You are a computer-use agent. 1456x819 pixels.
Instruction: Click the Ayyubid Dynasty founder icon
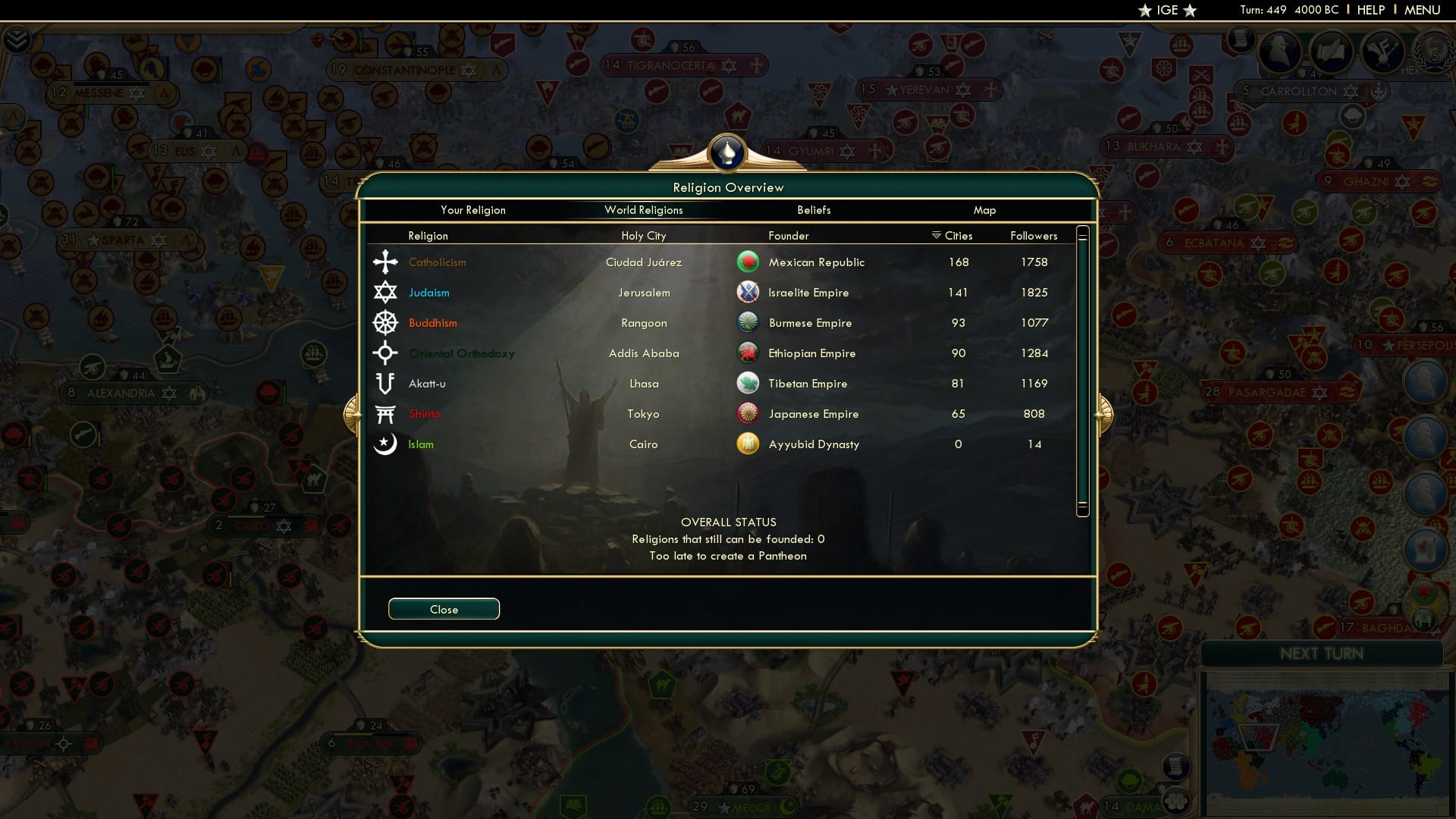[747, 444]
